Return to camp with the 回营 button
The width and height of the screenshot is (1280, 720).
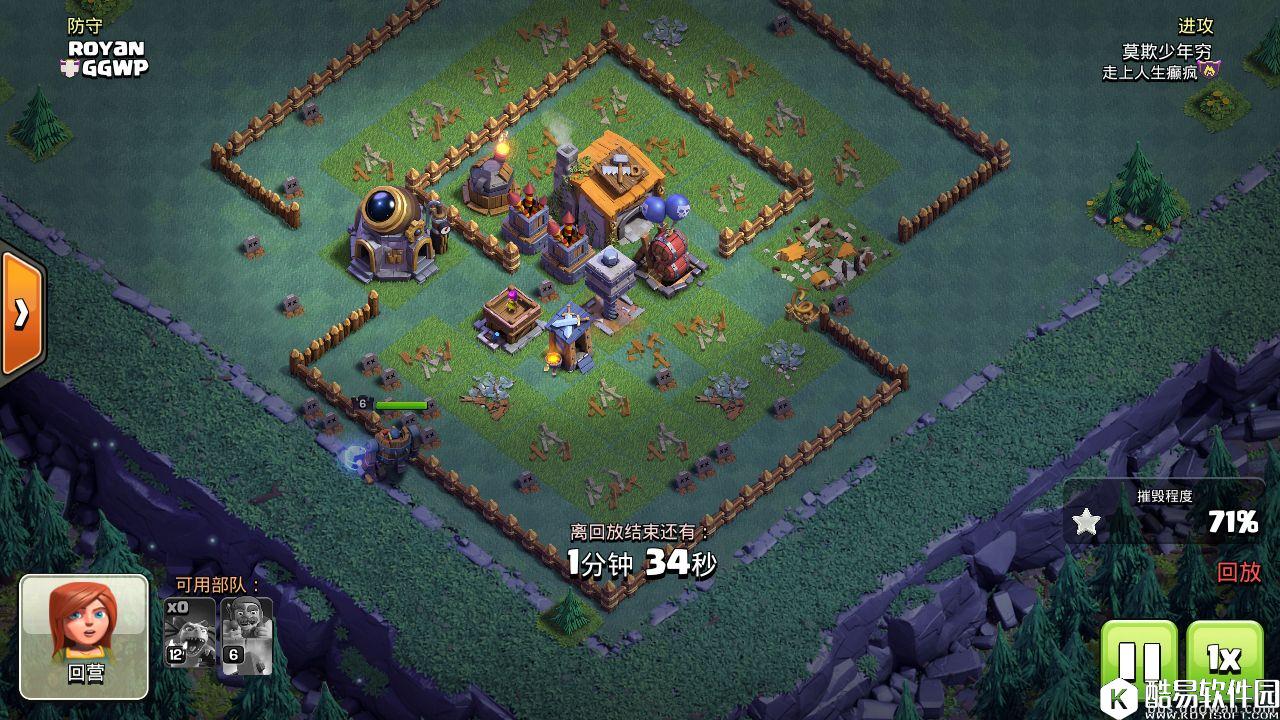tap(84, 636)
